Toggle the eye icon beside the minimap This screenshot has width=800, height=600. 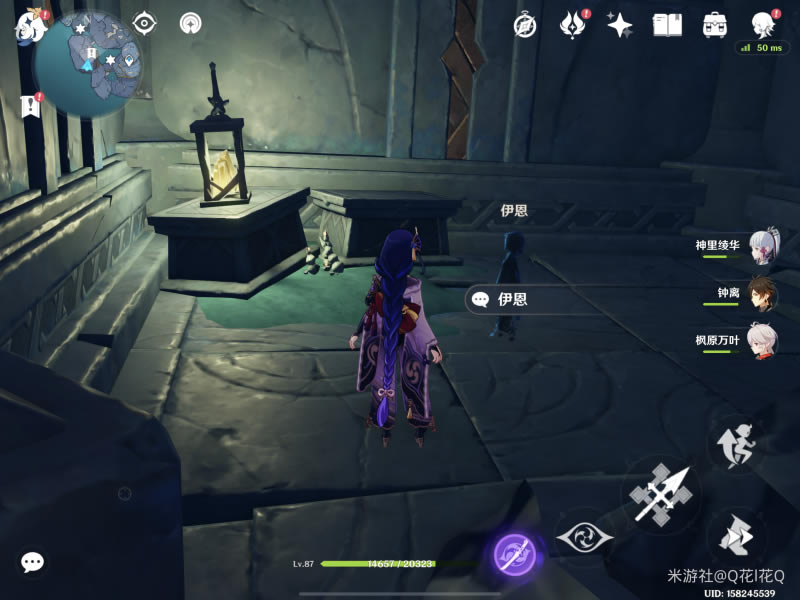click(x=145, y=23)
